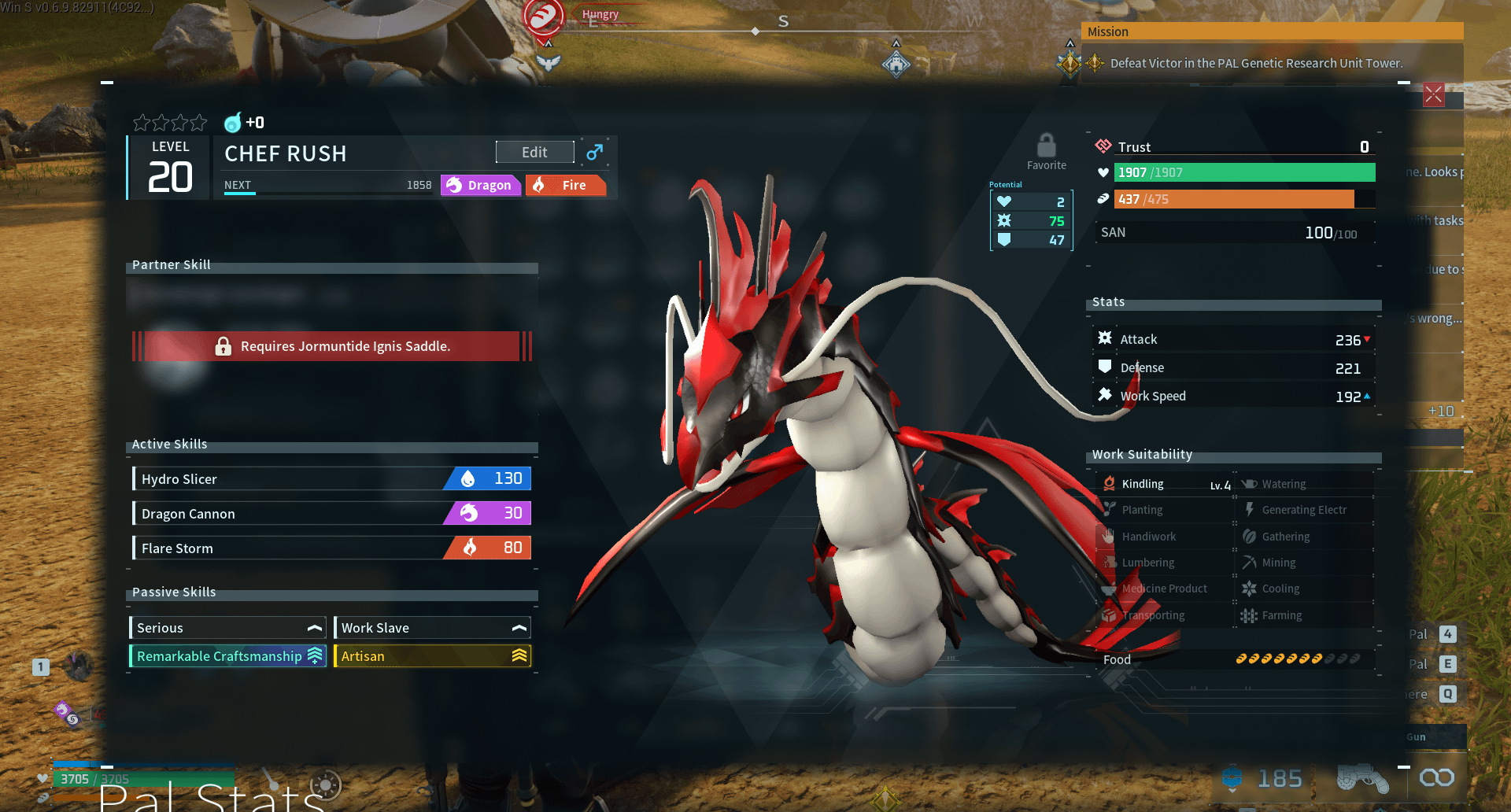
Task: Open the mission tracker entry about Victor
Action: (1255, 63)
